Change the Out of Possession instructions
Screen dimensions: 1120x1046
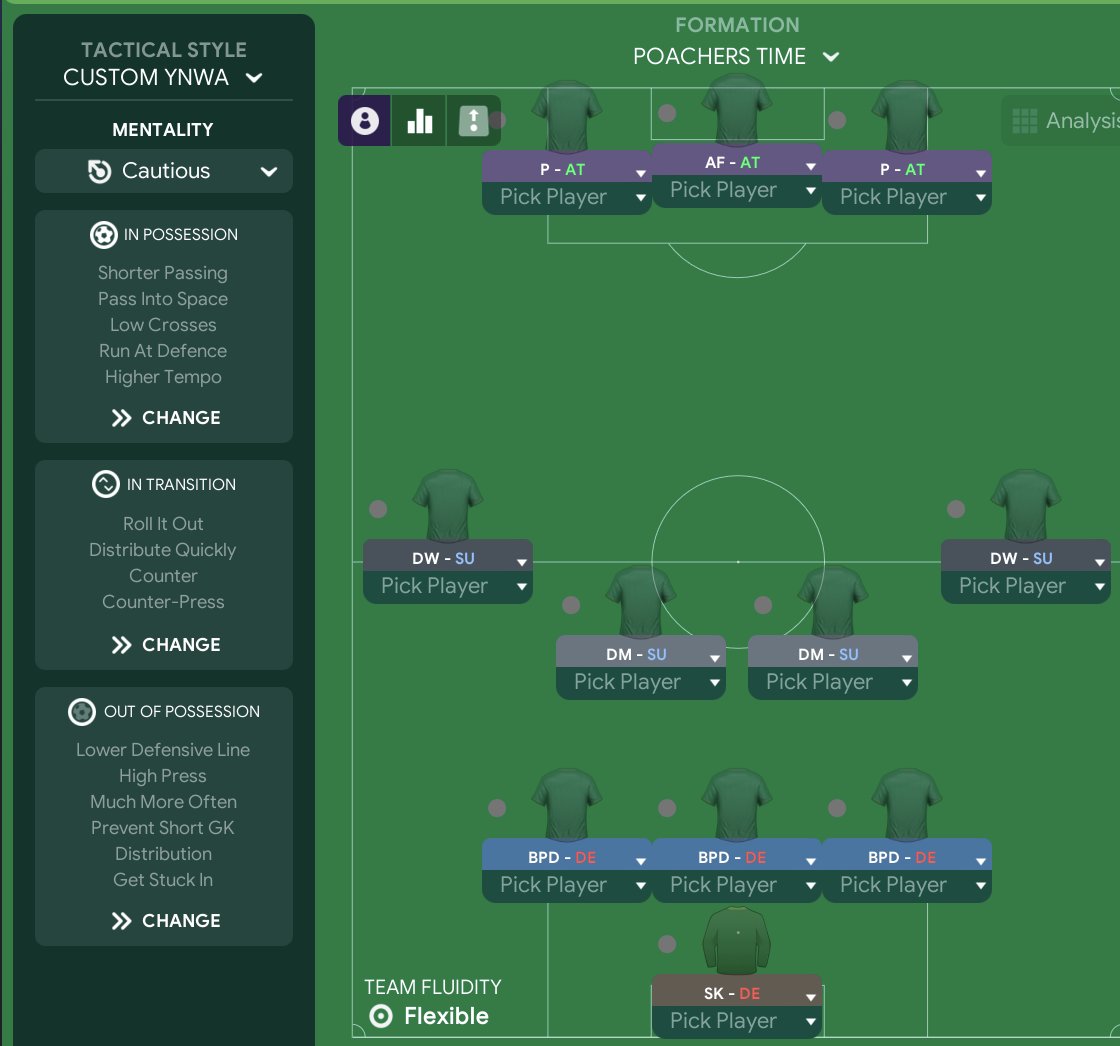(165, 921)
